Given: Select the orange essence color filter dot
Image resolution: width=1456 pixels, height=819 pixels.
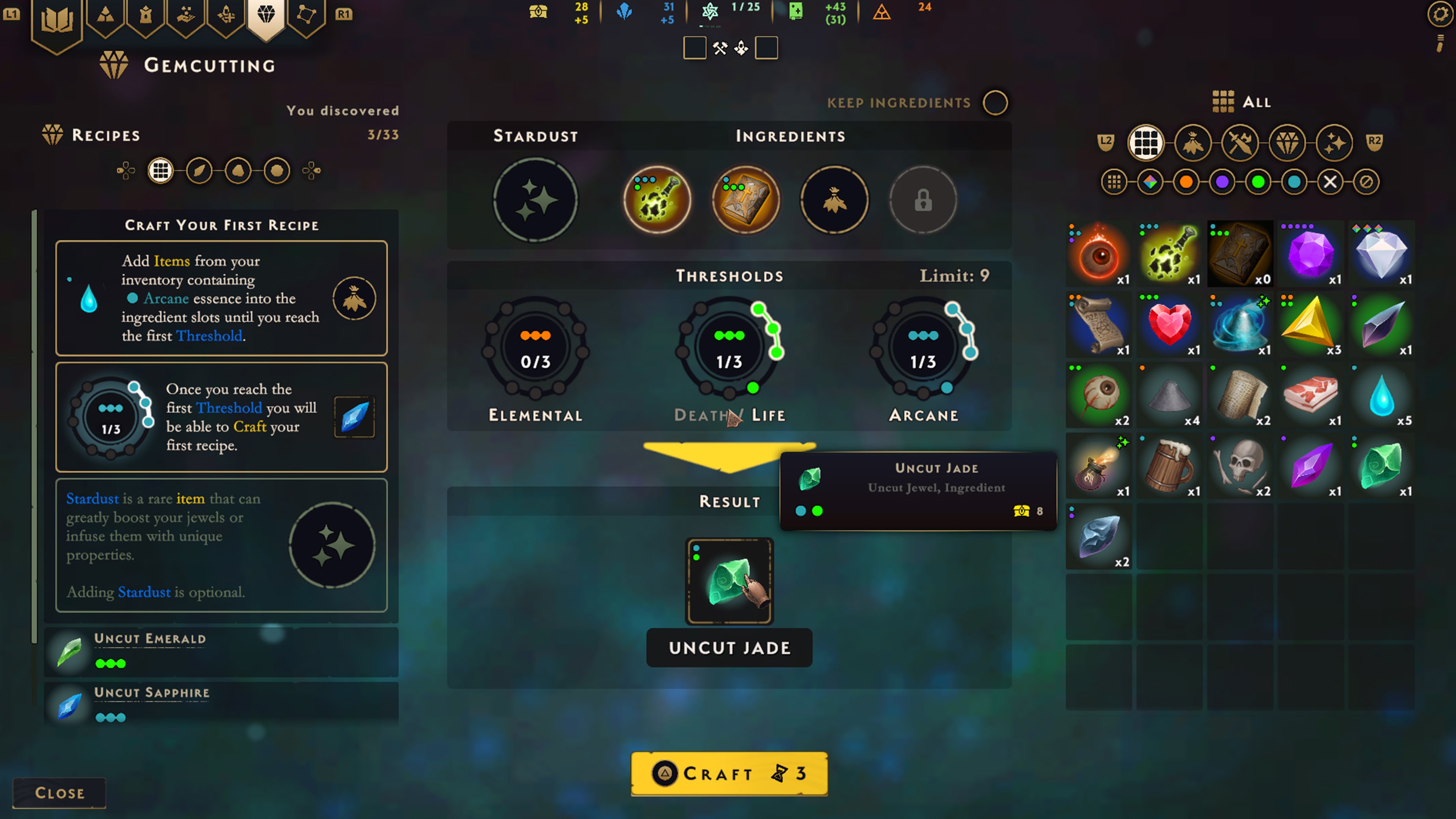Looking at the screenshot, I should coord(1186,182).
